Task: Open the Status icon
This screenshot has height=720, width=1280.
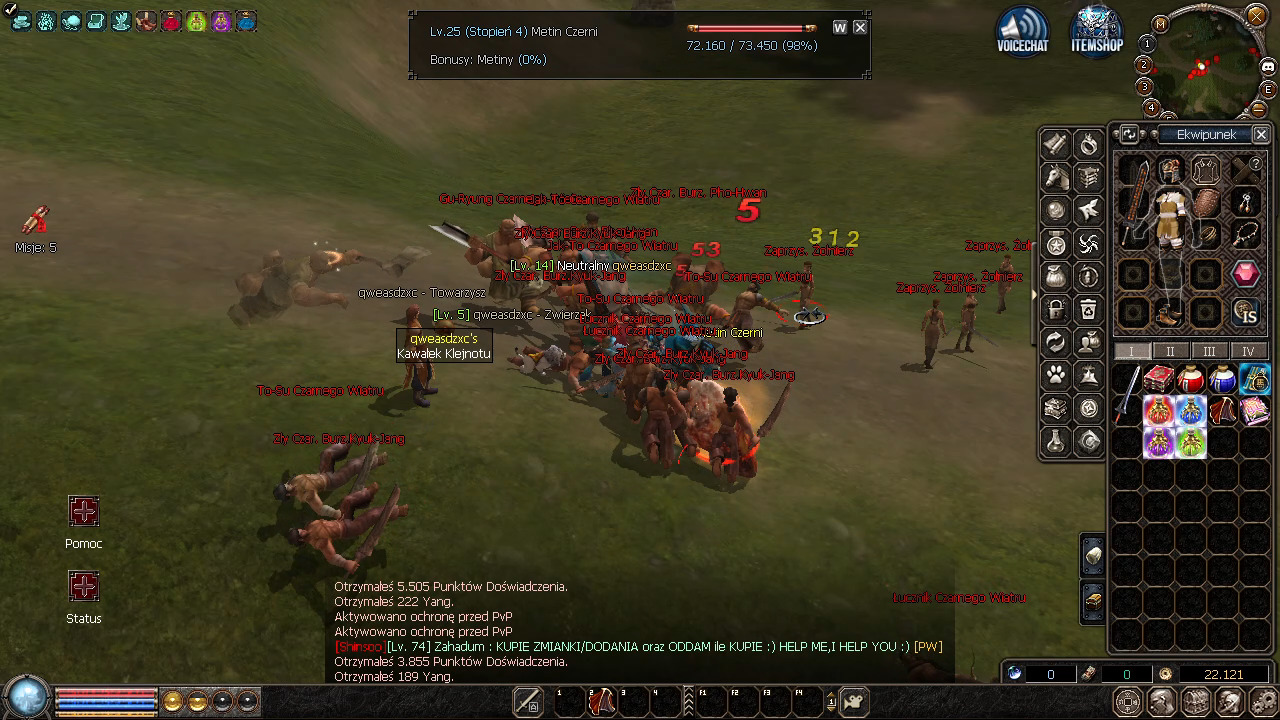Action: (84, 586)
